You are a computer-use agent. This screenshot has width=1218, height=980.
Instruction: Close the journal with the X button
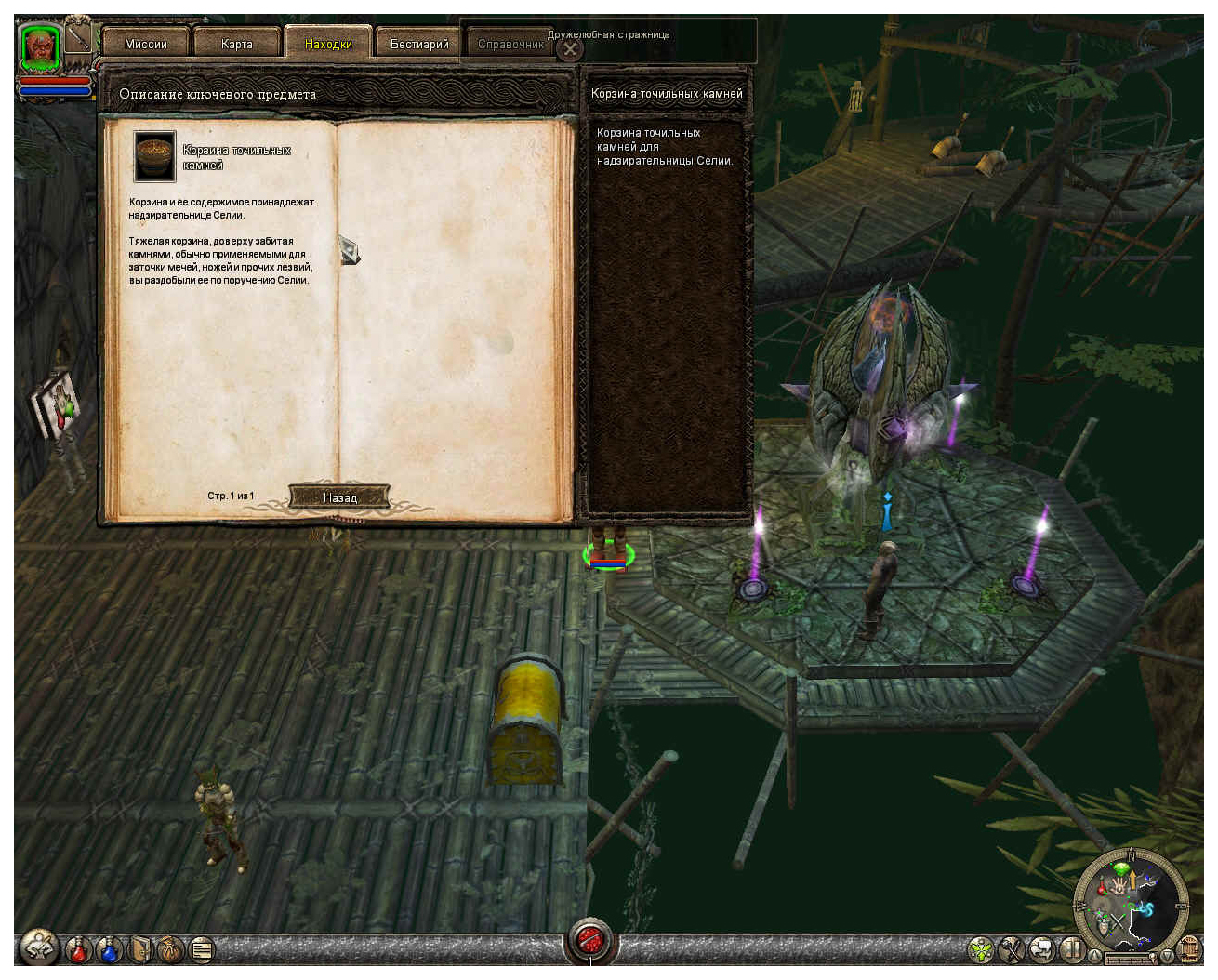(571, 49)
